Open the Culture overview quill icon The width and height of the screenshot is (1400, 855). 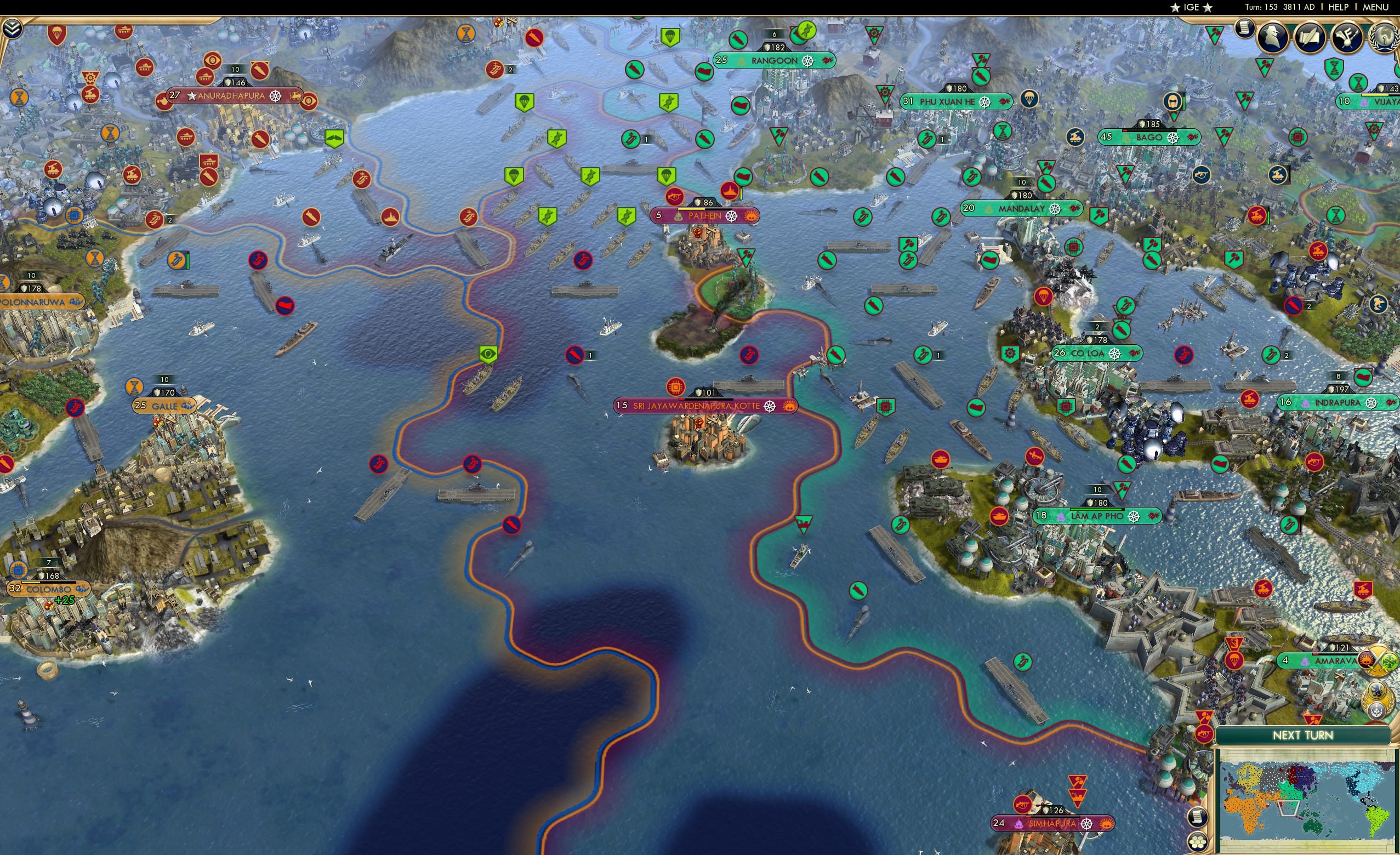click(1311, 37)
